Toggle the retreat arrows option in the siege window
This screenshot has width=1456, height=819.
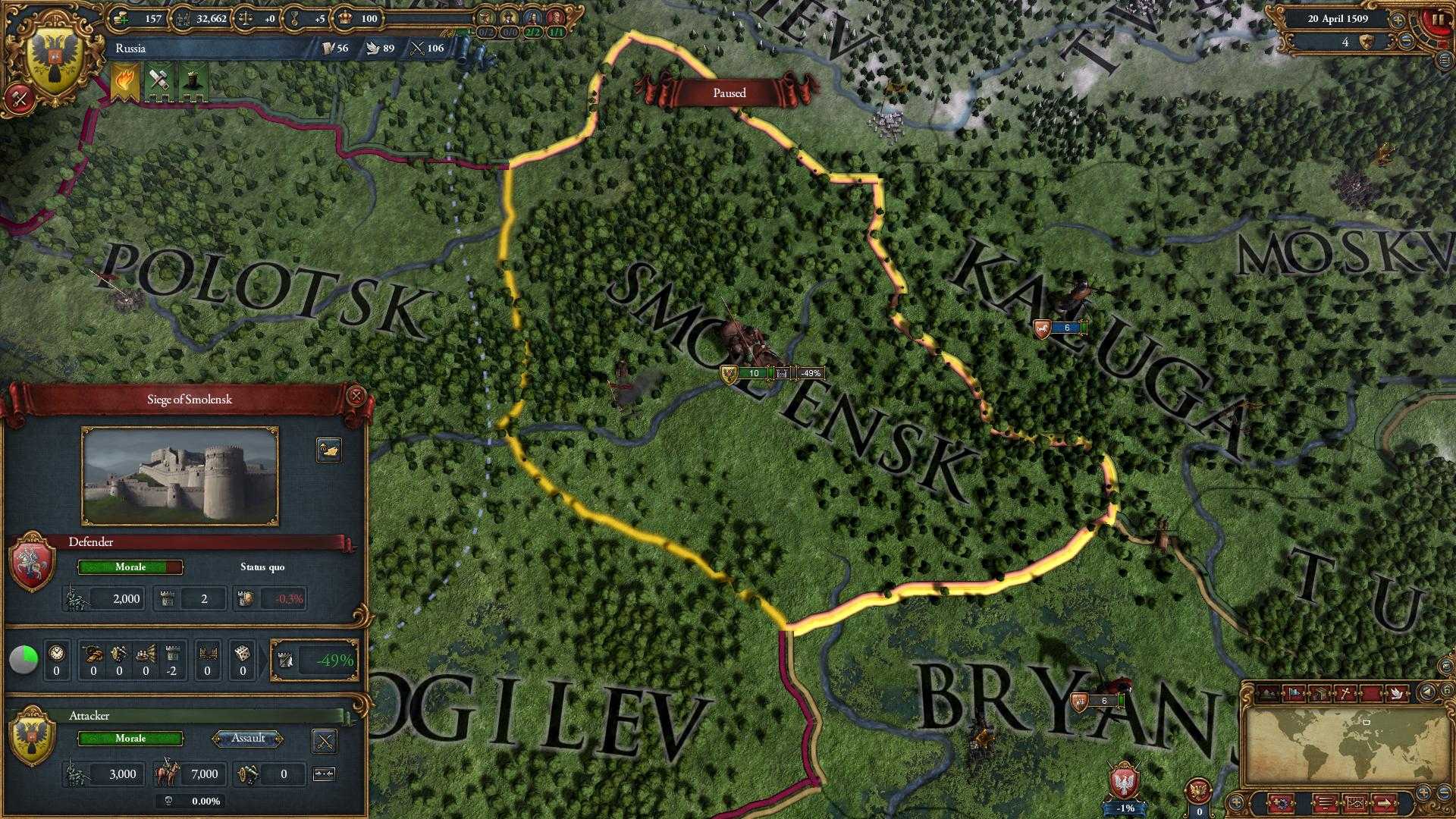click(324, 773)
